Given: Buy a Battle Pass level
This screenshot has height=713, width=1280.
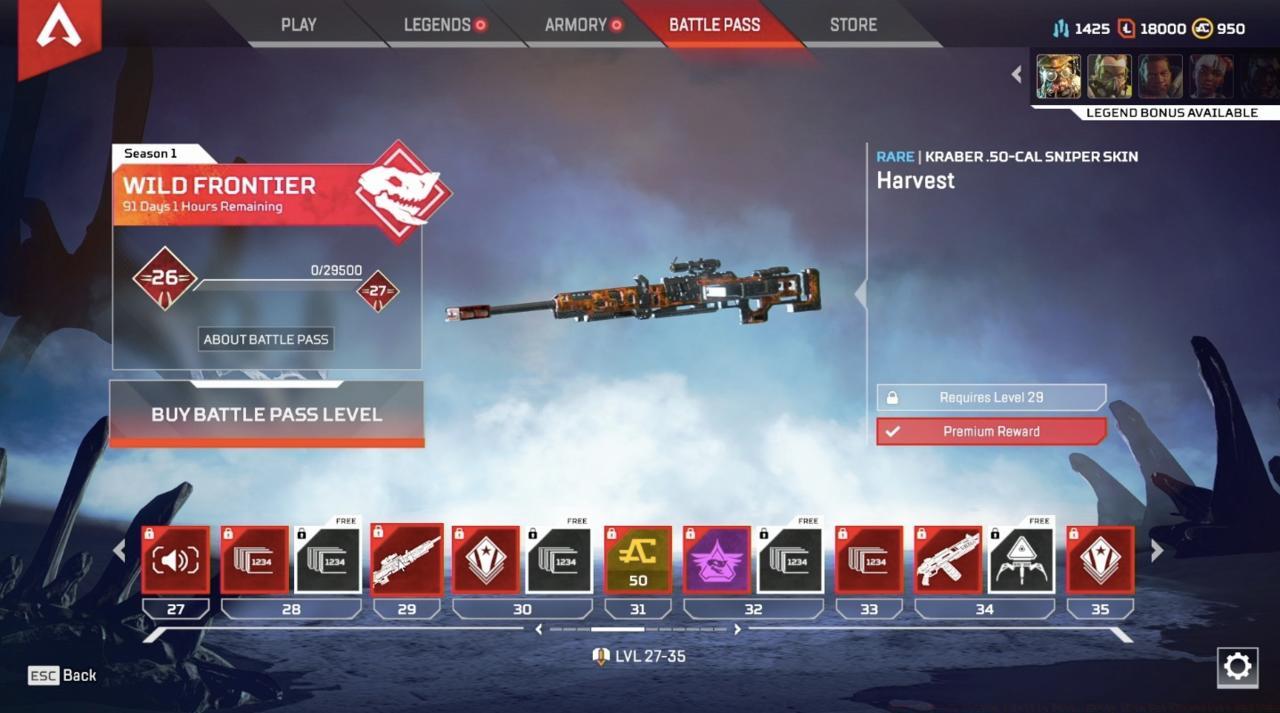Looking at the screenshot, I should pyautogui.click(x=266, y=414).
